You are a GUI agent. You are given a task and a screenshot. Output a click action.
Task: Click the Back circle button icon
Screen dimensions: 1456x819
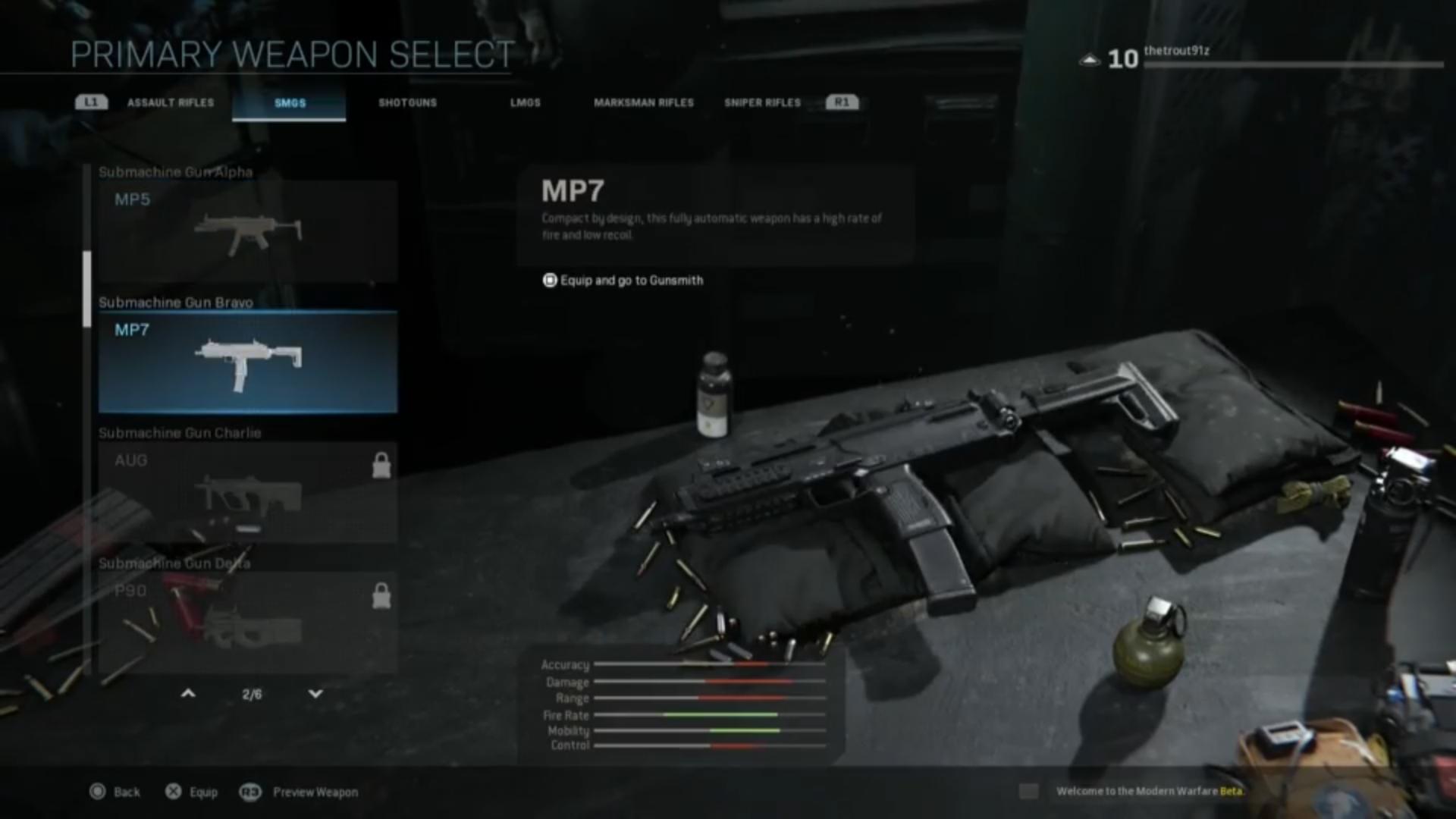(97, 792)
